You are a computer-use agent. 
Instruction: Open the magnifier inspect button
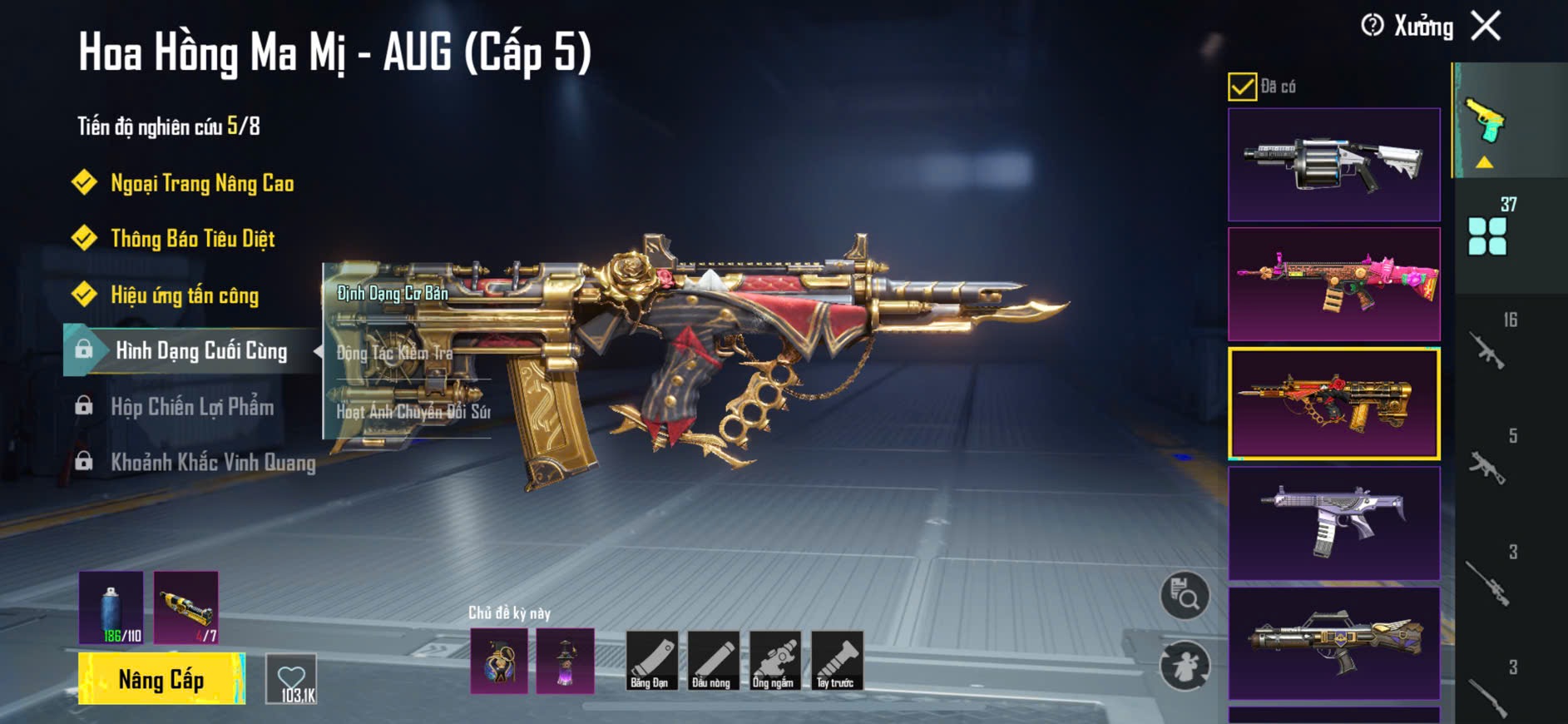[1185, 595]
